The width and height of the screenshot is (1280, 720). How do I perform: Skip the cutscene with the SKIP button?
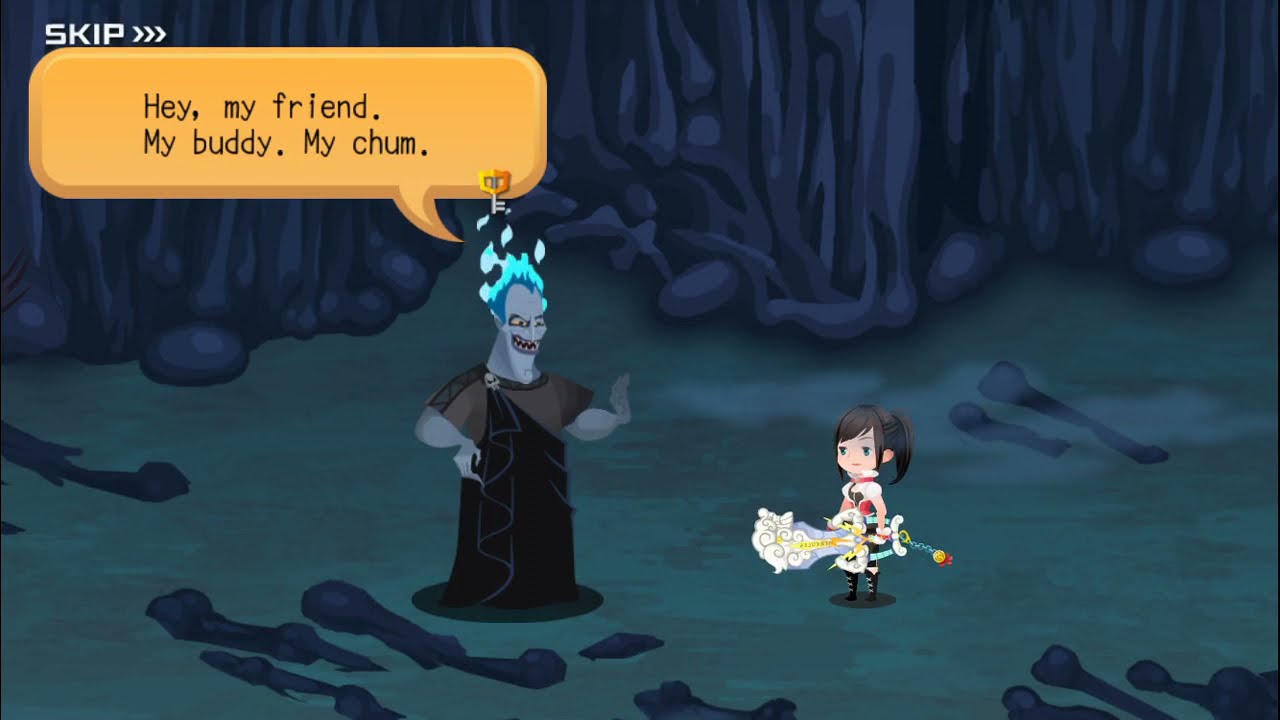pyautogui.click(x=105, y=35)
